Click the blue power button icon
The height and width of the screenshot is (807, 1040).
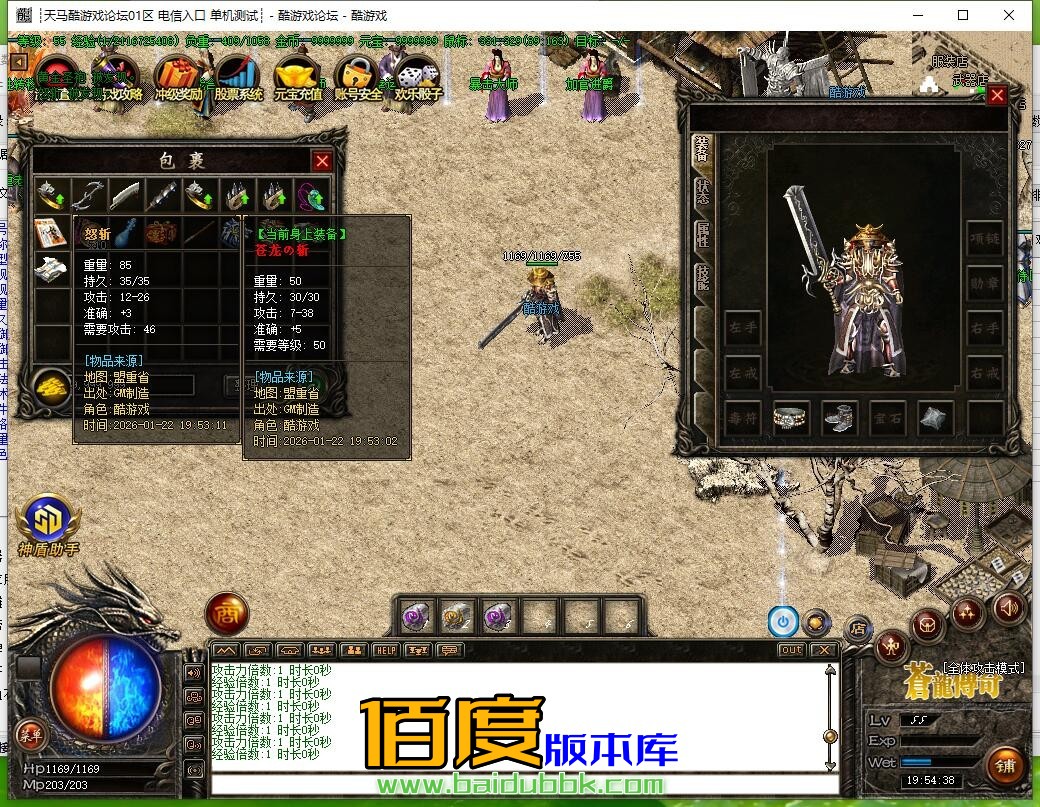tap(783, 622)
